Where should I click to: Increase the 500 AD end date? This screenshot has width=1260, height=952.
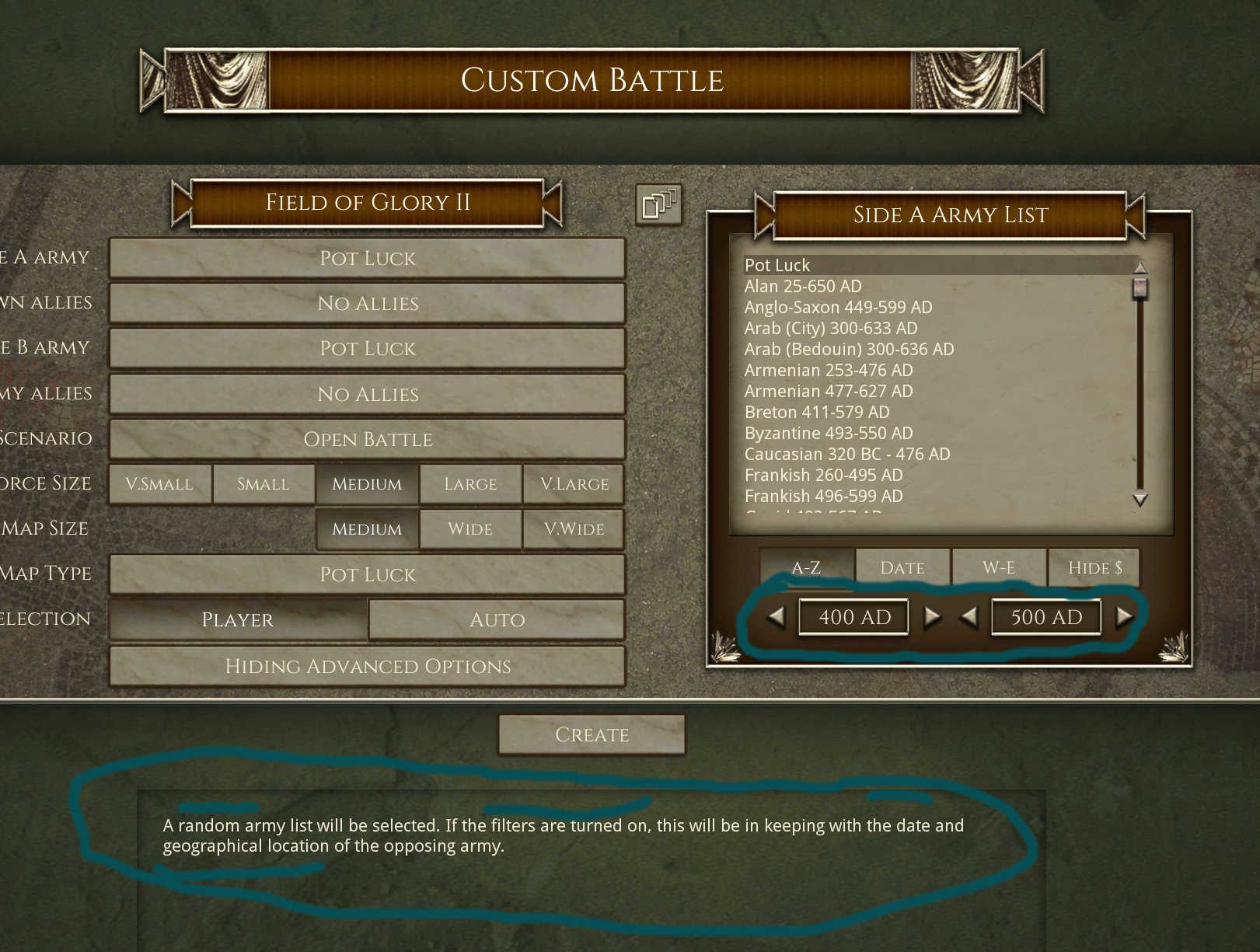point(1124,617)
